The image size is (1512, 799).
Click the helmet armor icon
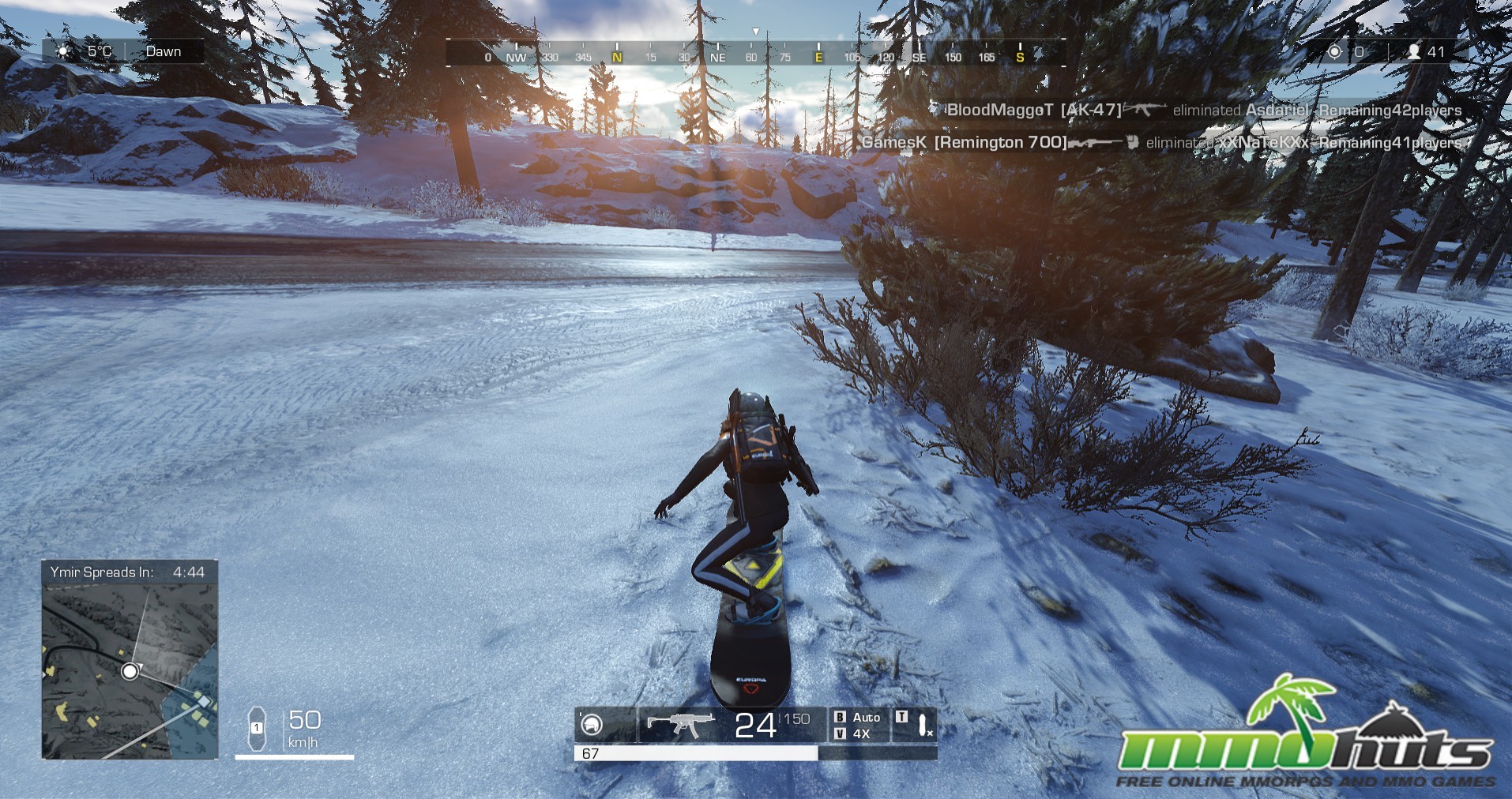(591, 724)
